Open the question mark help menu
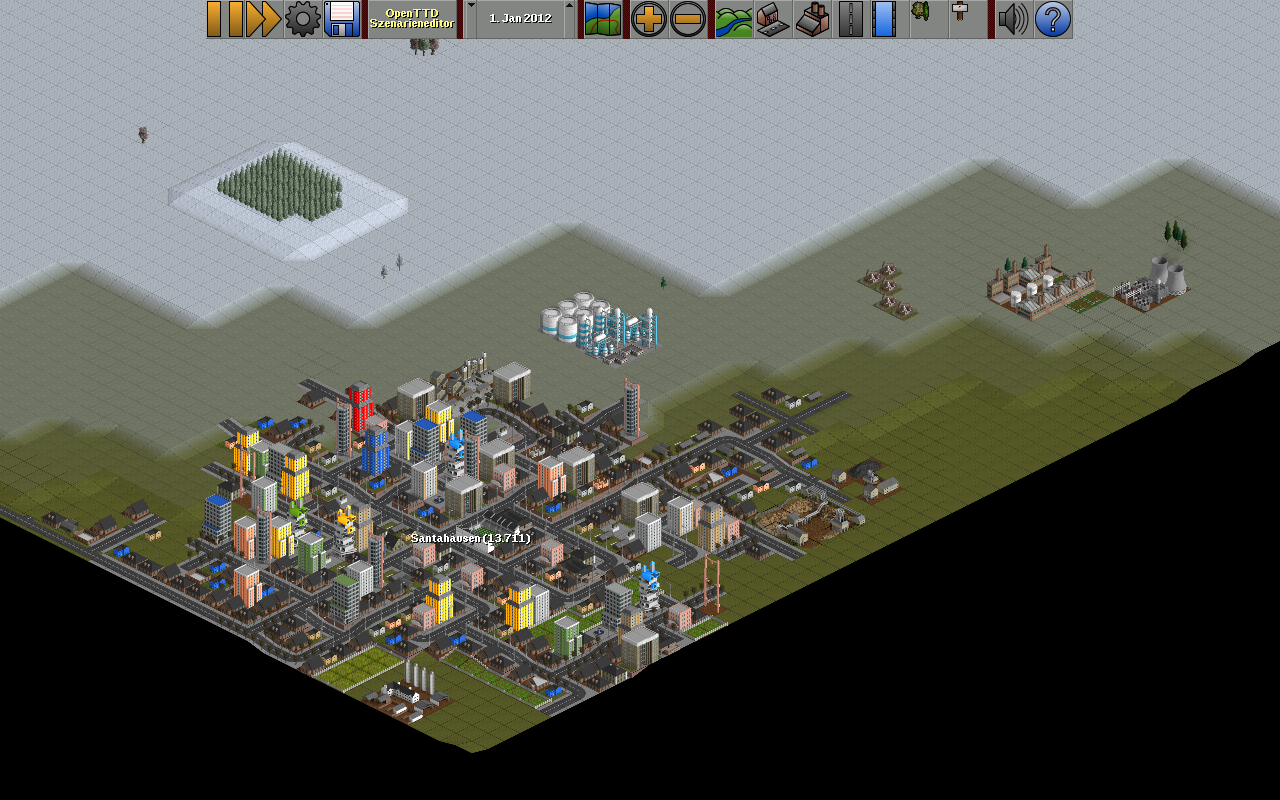1280x800 pixels. tap(1053, 19)
